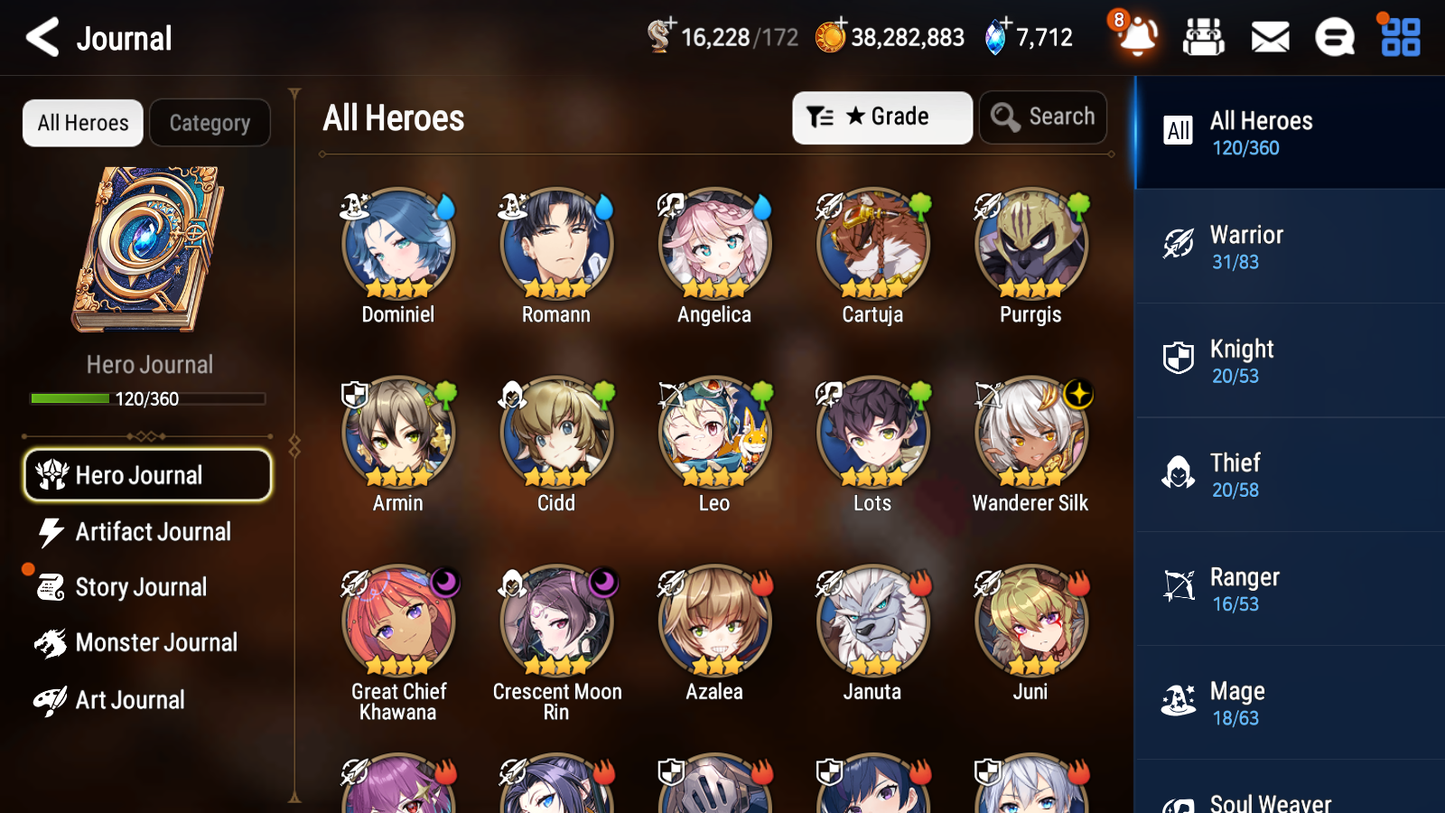
Task: Open the inventory chest icon
Action: click(x=1203, y=36)
